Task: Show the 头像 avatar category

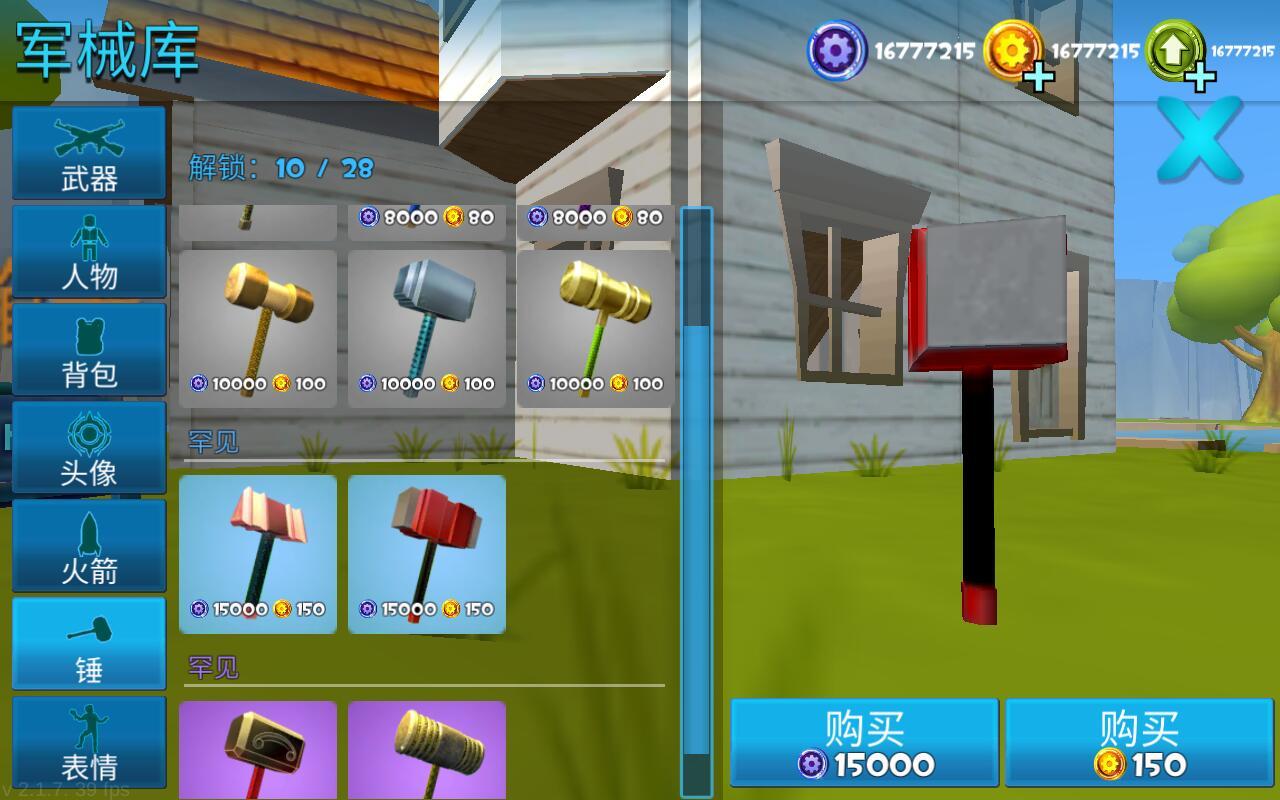Action: point(89,447)
